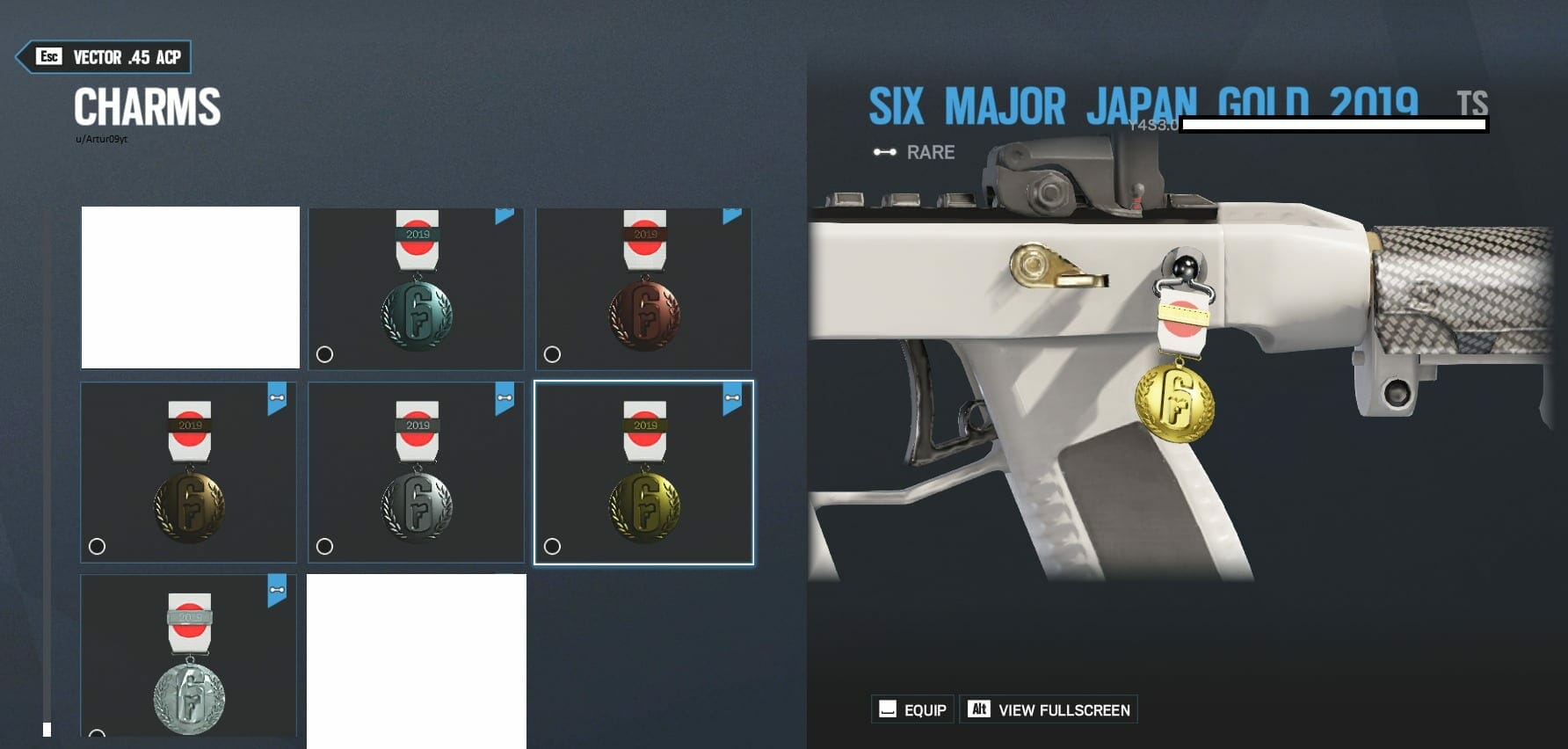Open View Fullscreen for the charm
1568x749 pixels.
[x=1049, y=709]
